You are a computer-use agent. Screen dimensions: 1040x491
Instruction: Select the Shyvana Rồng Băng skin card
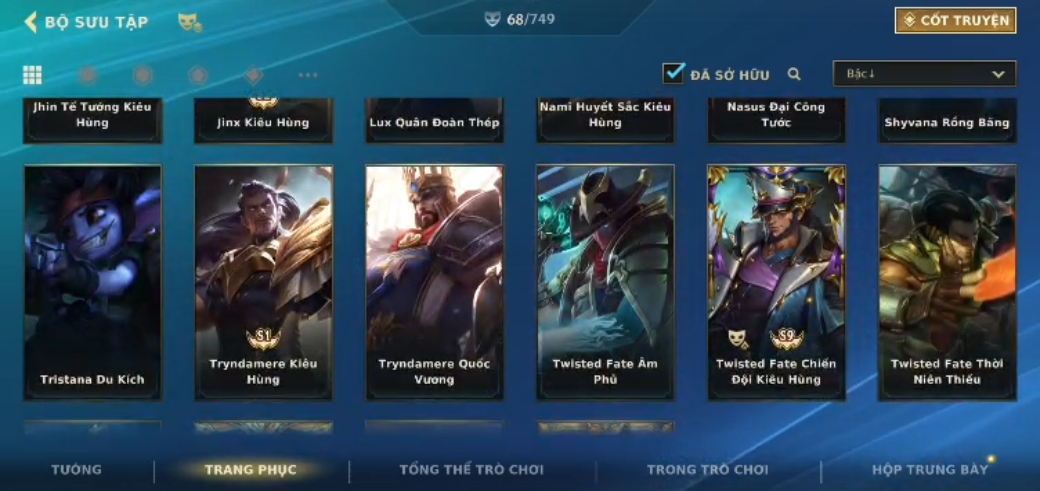(947, 121)
